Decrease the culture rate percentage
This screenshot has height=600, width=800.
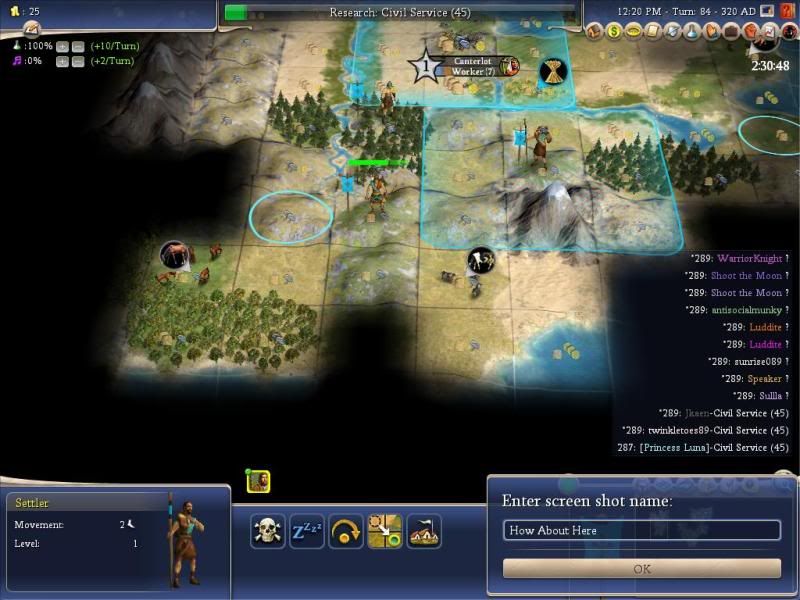point(77,61)
